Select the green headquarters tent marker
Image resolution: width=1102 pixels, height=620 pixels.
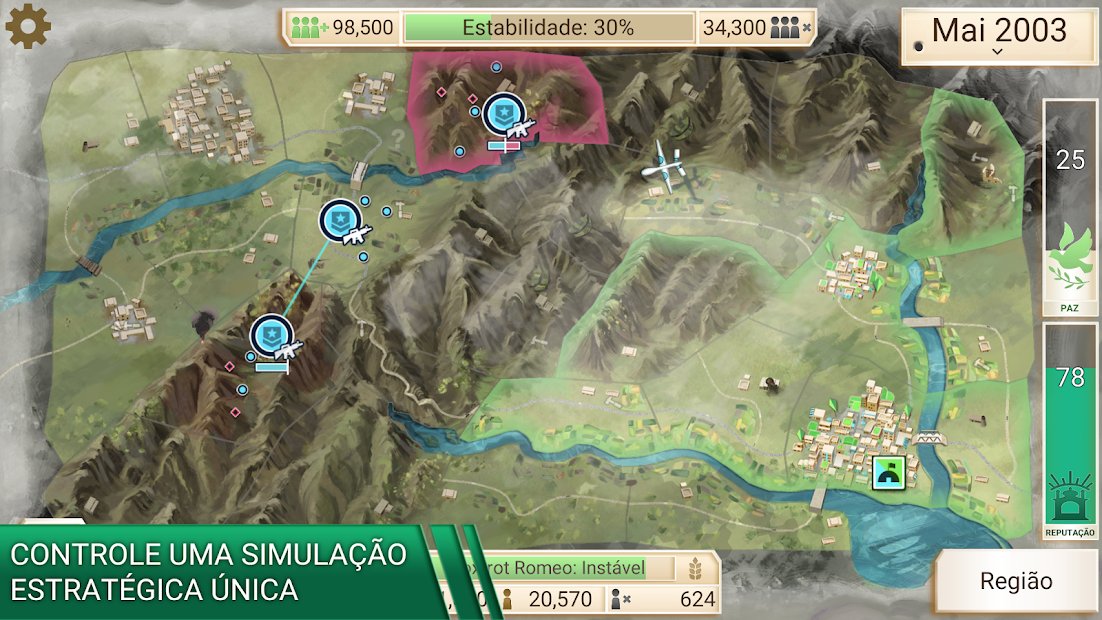click(889, 473)
